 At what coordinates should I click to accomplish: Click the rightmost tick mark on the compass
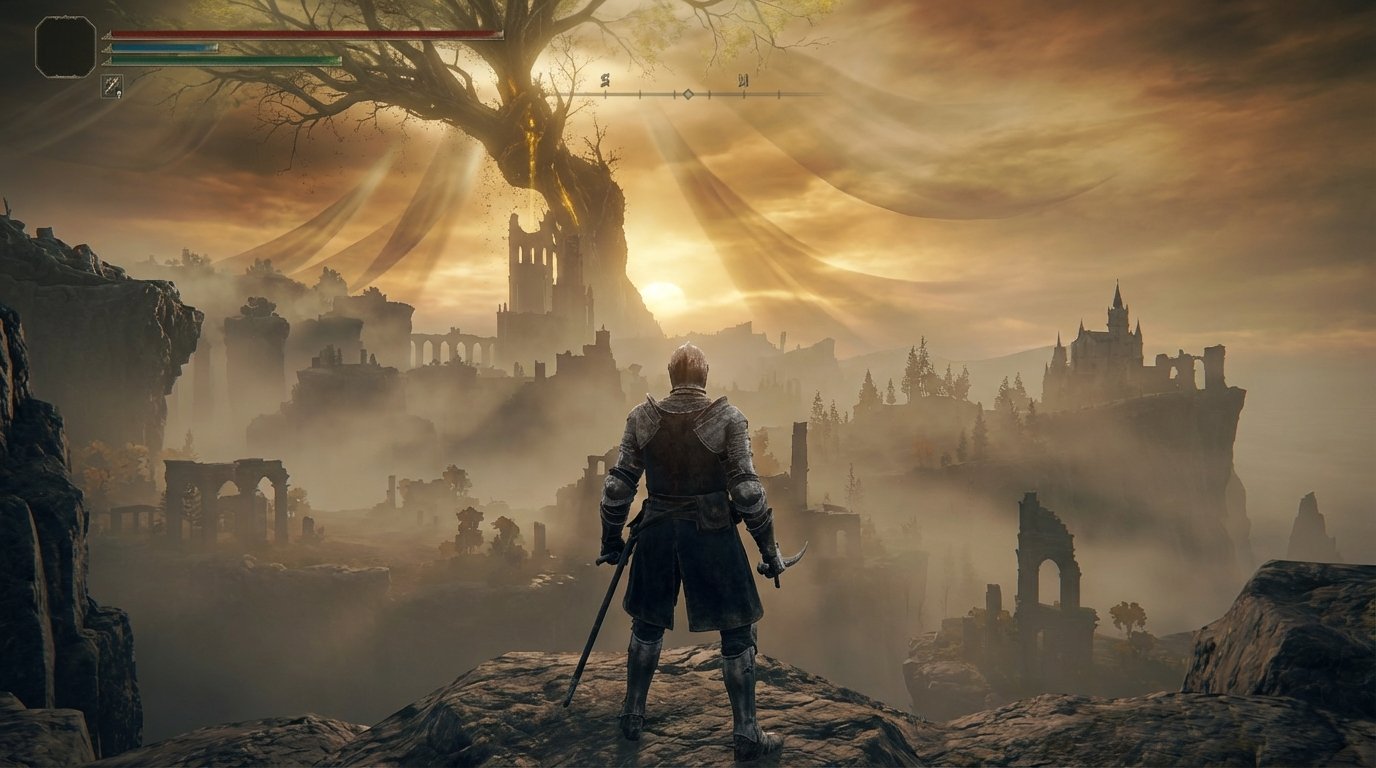coord(778,92)
